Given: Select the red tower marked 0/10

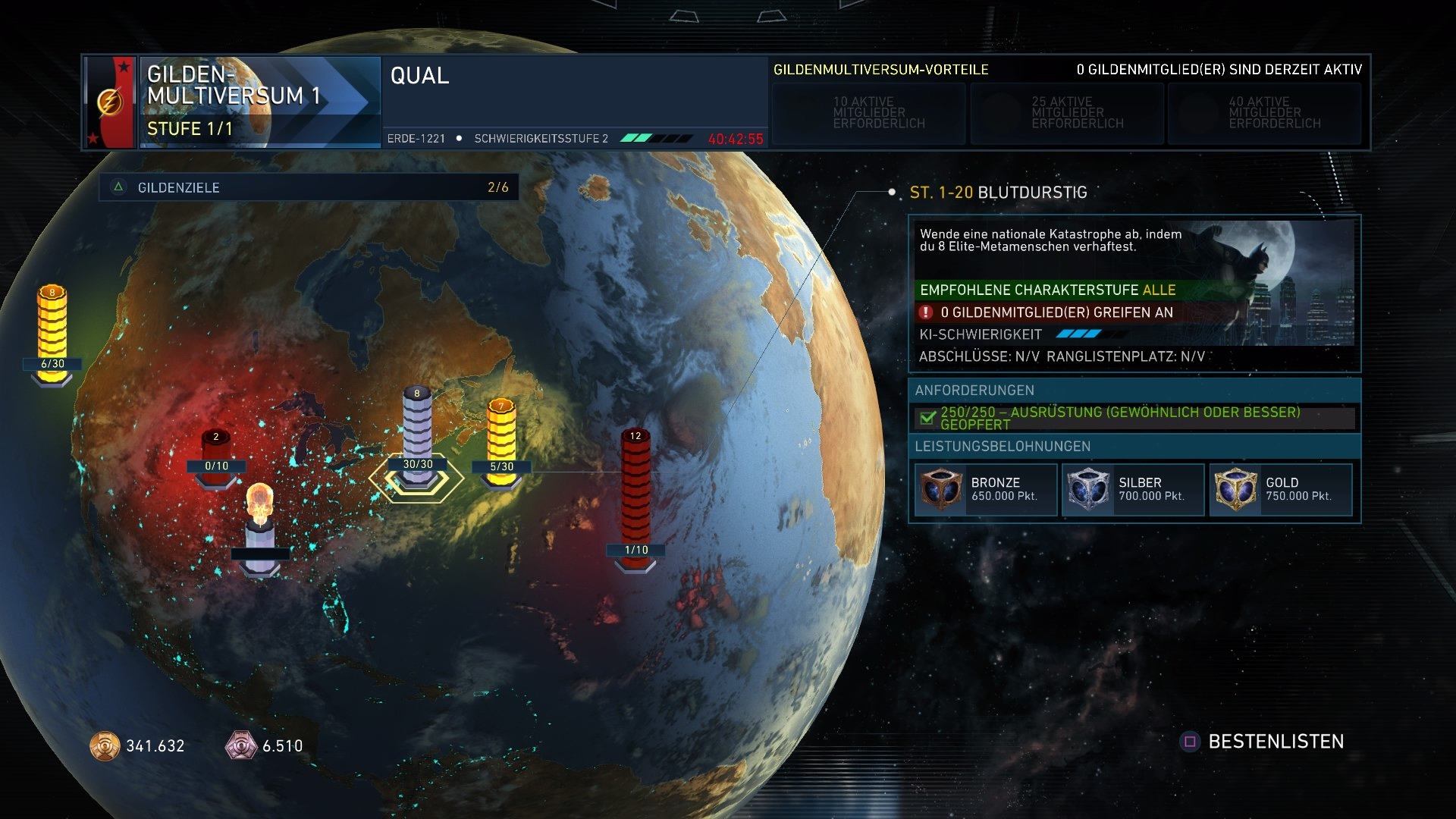Looking at the screenshot, I should pos(215,447).
